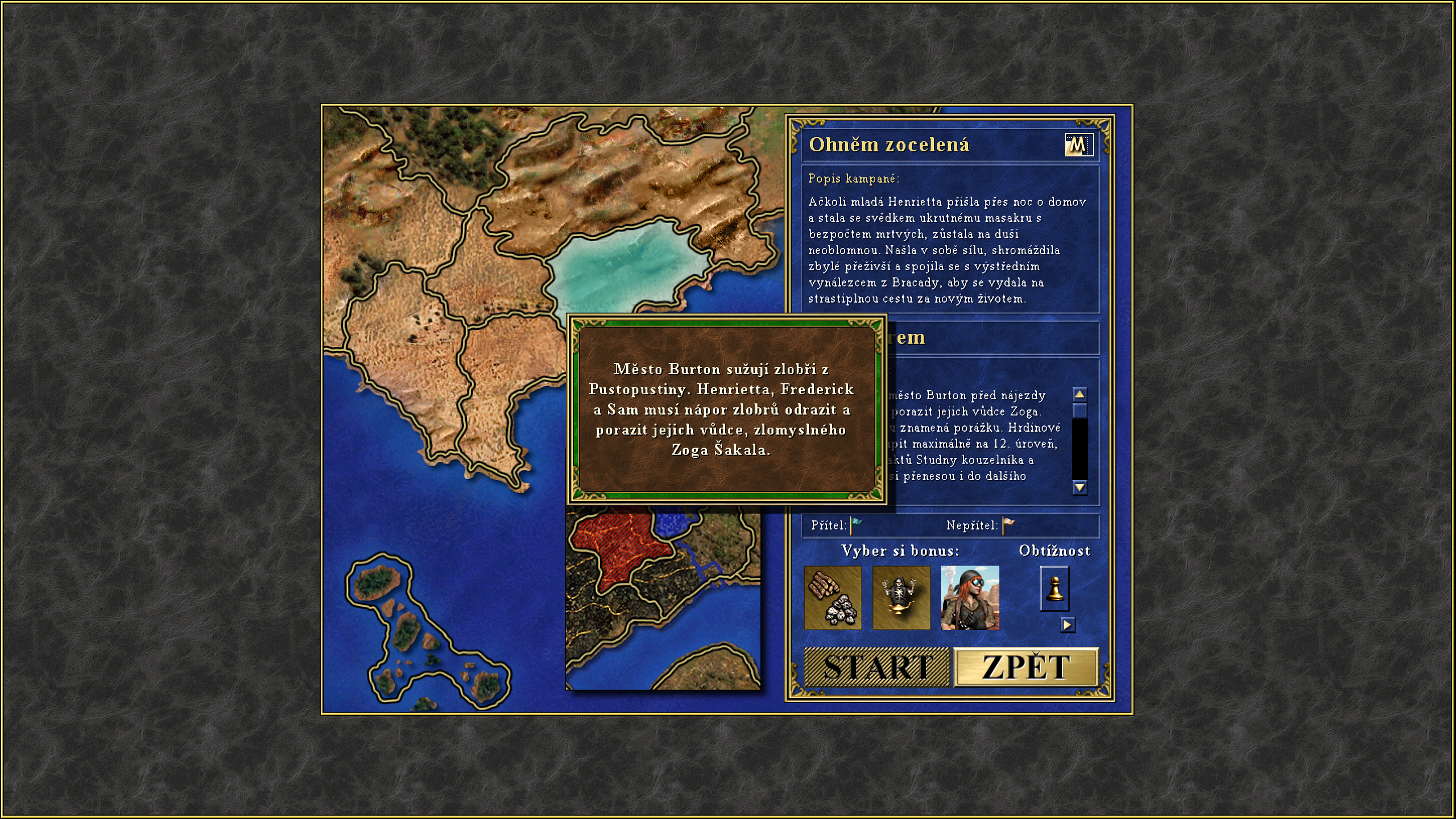Select the skeleton genie lamp bonus

click(x=901, y=598)
